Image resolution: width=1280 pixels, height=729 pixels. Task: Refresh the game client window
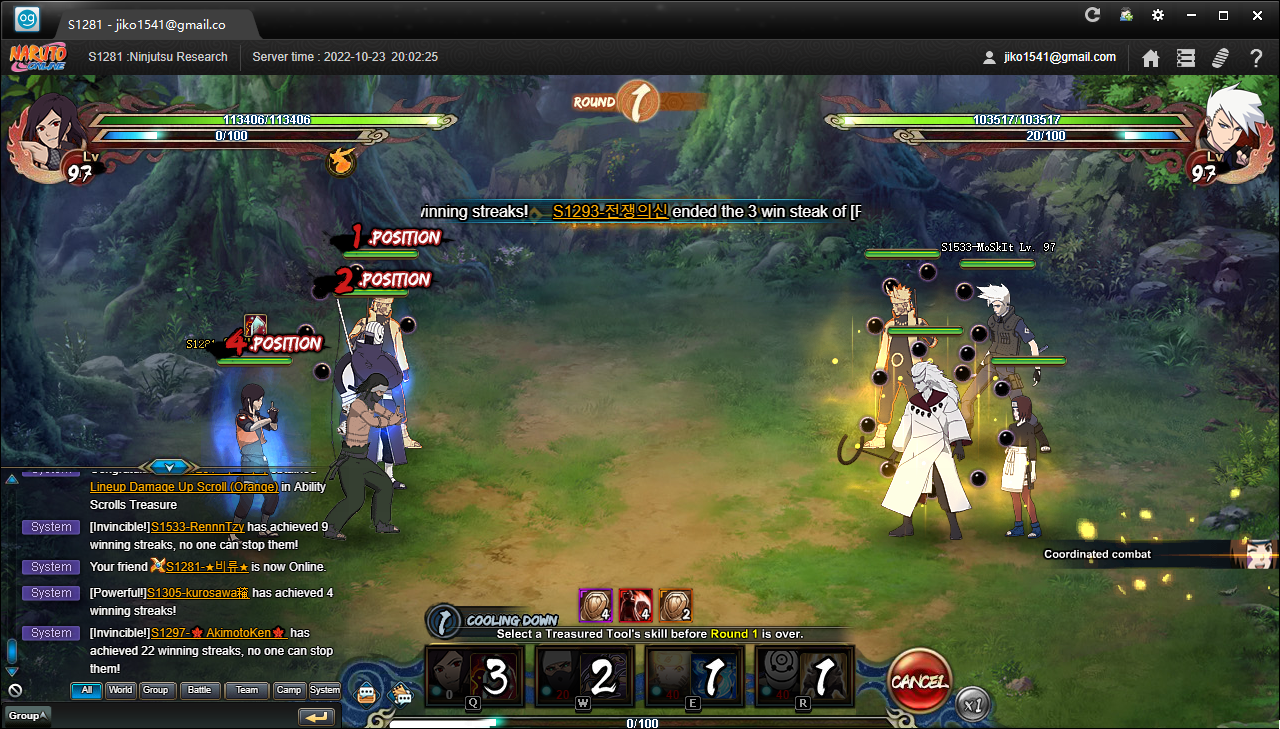pos(1093,15)
